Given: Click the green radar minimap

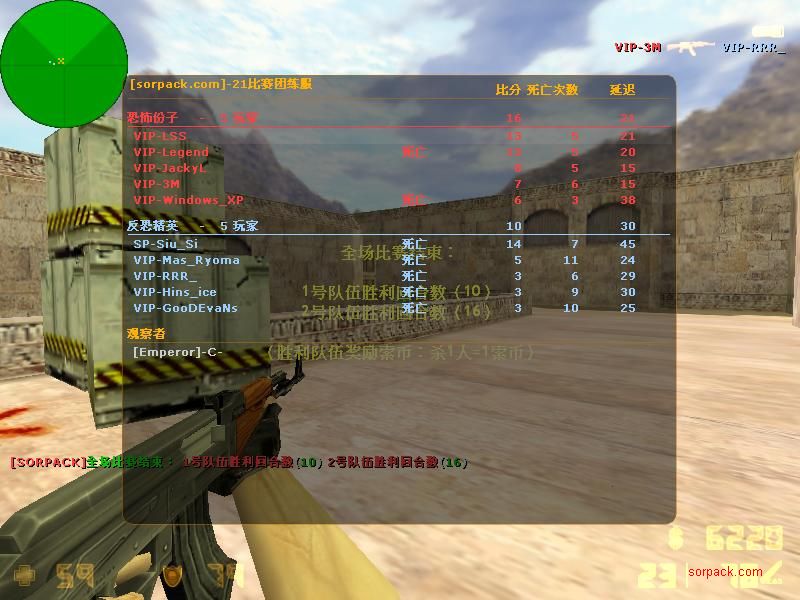Looking at the screenshot, I should (x=64, y=64).
